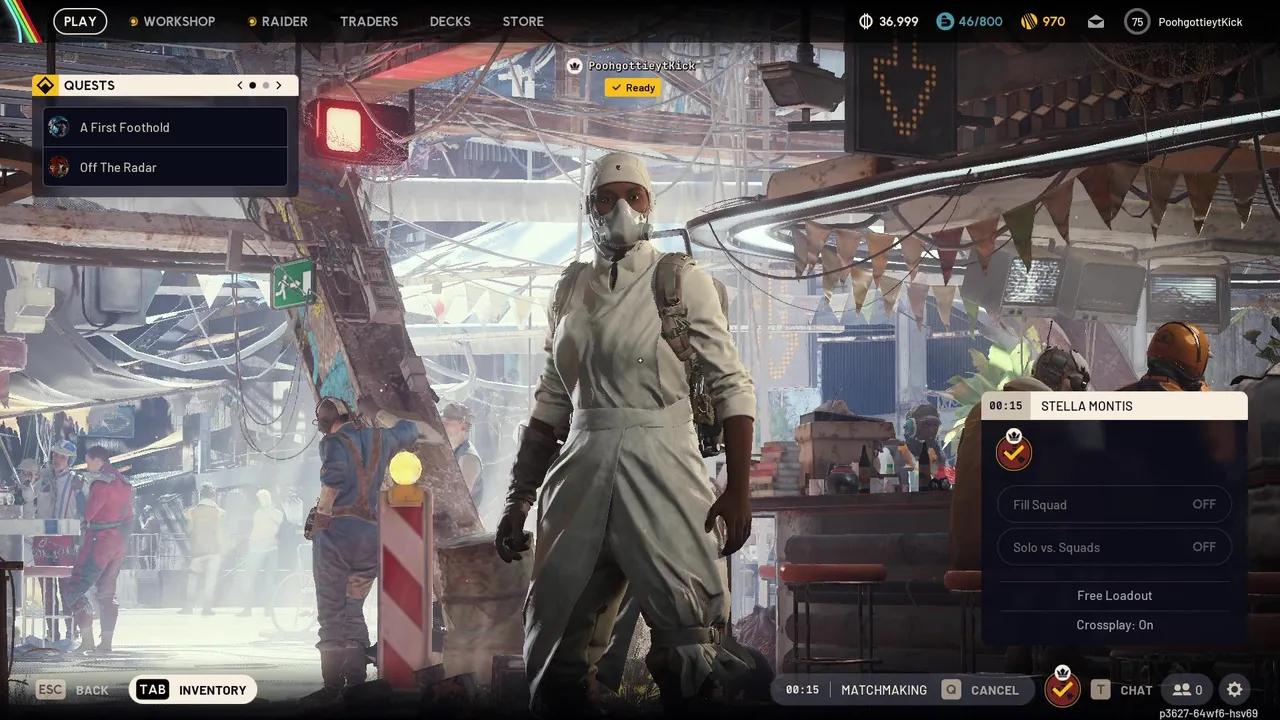Open the mail inbox icon

[1096, 21]
